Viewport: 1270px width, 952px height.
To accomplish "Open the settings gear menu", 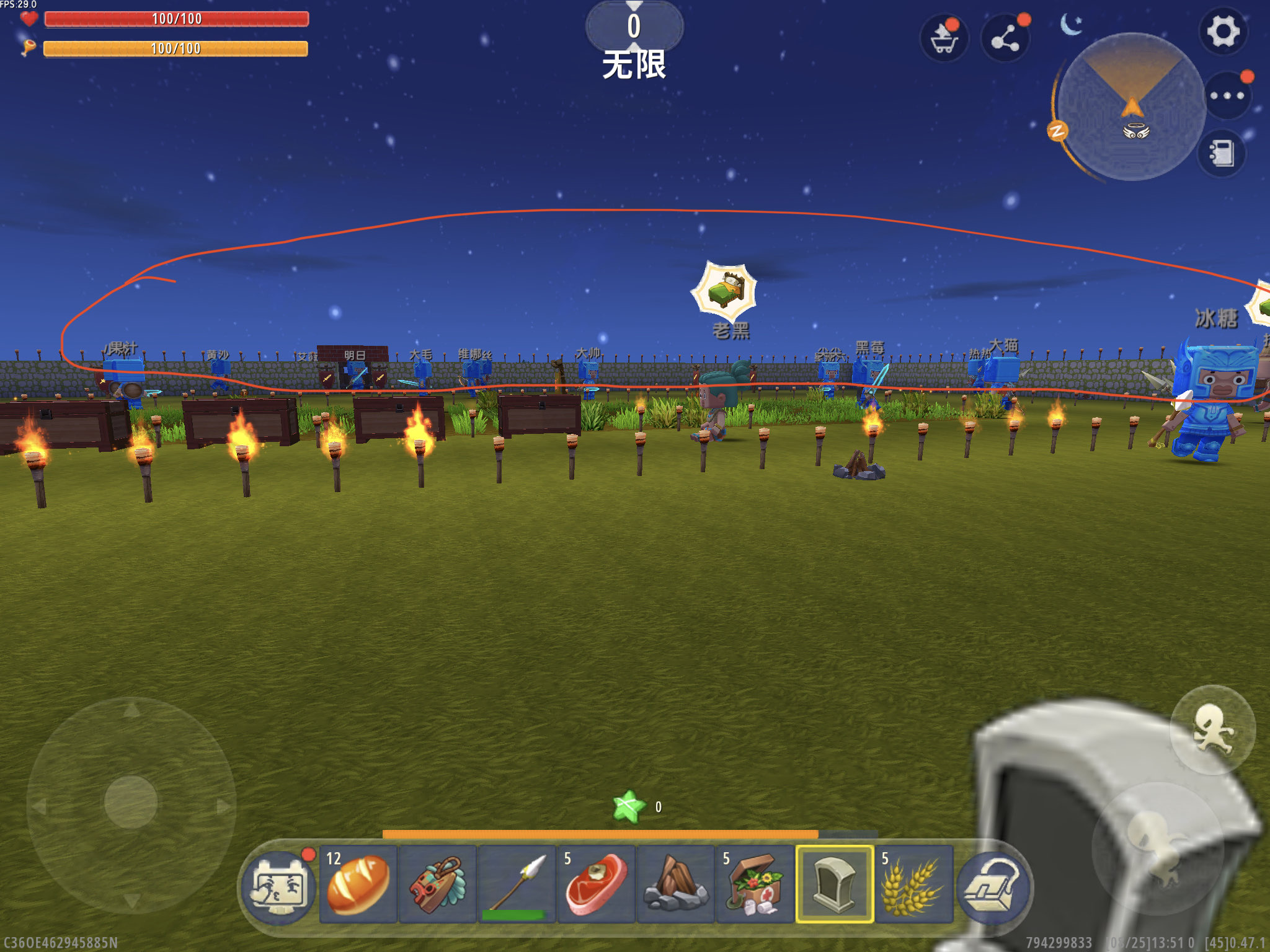I will pyautogui.click(x=1222, y=32).
